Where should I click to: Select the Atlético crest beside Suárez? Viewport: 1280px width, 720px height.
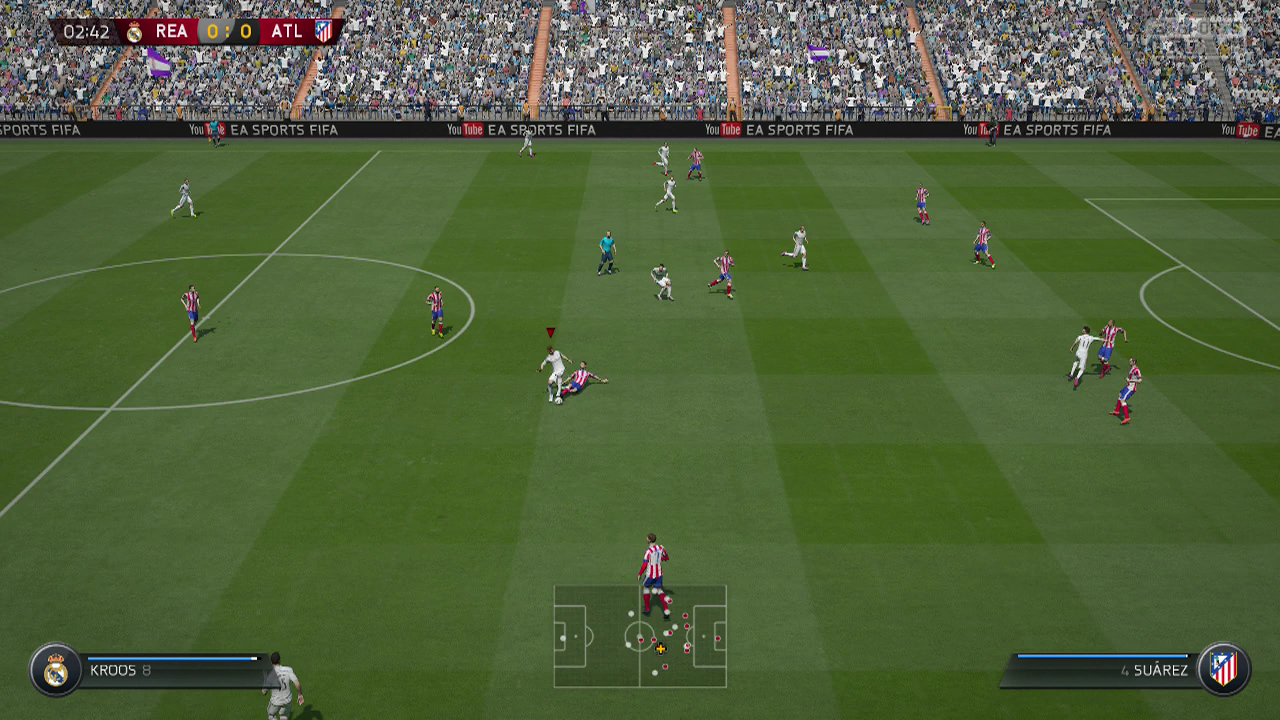coord(1223,668)
